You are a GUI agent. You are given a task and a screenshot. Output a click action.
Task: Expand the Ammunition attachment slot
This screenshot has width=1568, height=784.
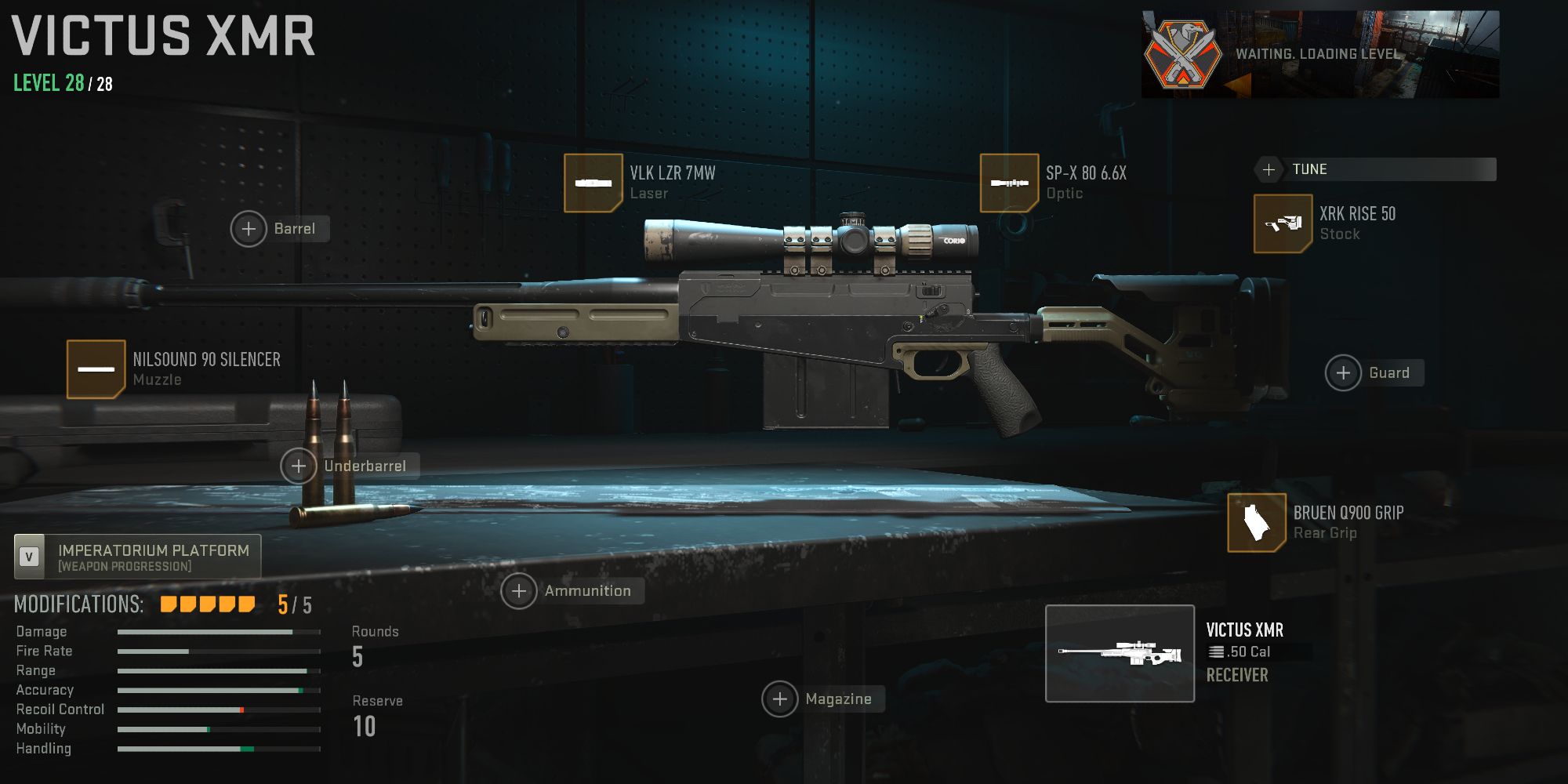pos(520,590)
